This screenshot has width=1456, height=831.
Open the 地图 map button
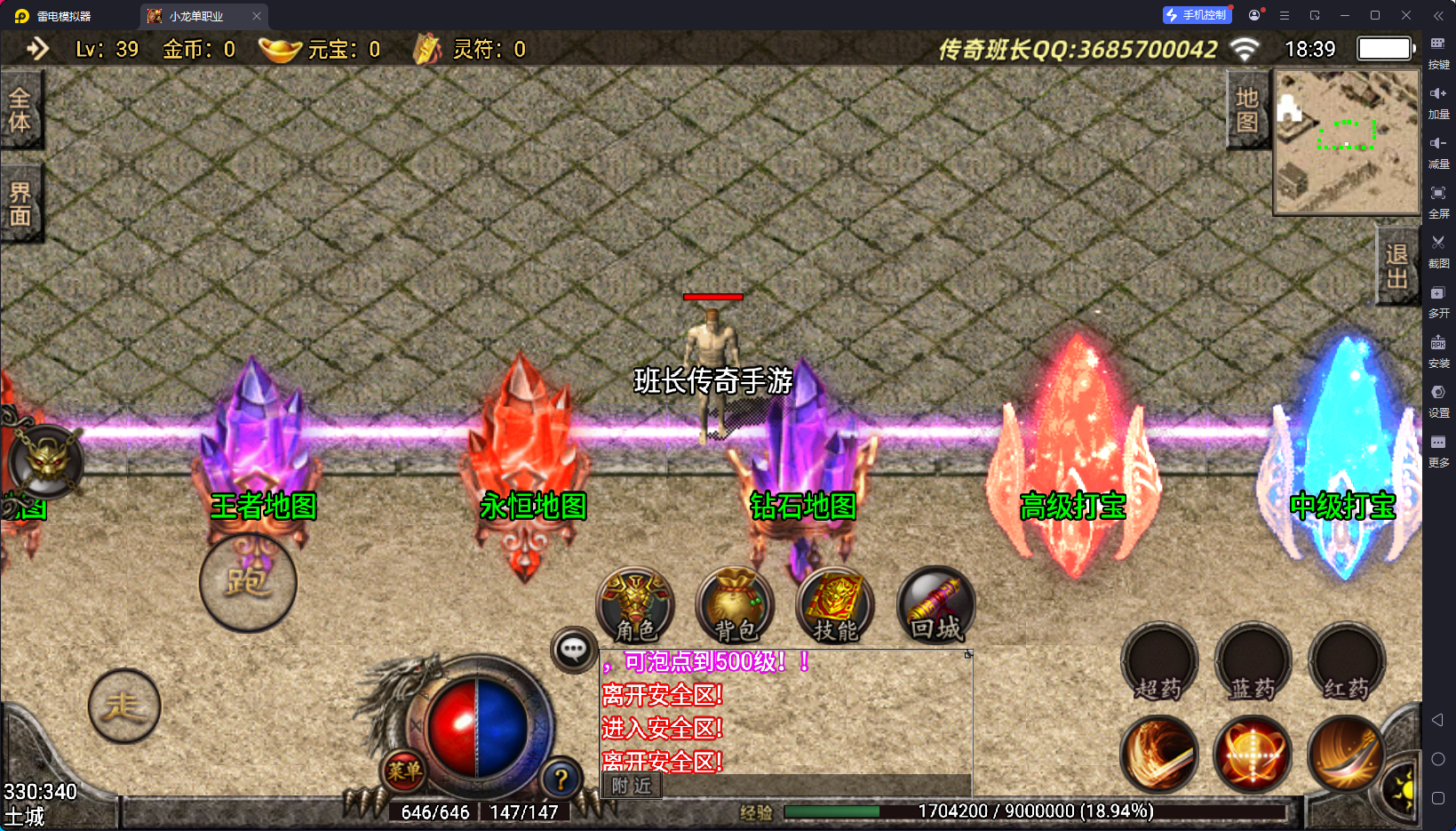coord(1247,109)
